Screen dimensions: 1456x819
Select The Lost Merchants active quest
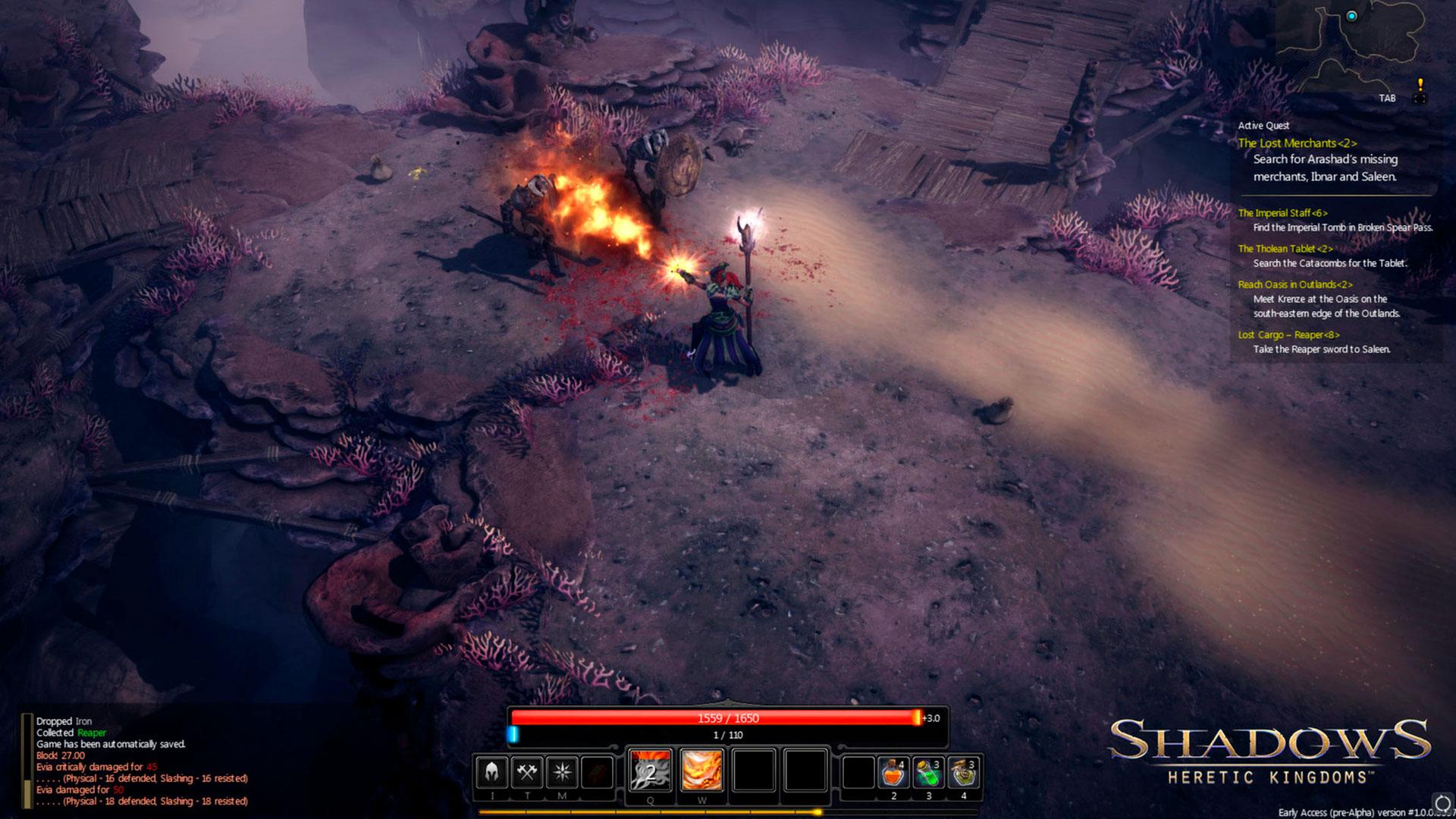(1297, 143)
